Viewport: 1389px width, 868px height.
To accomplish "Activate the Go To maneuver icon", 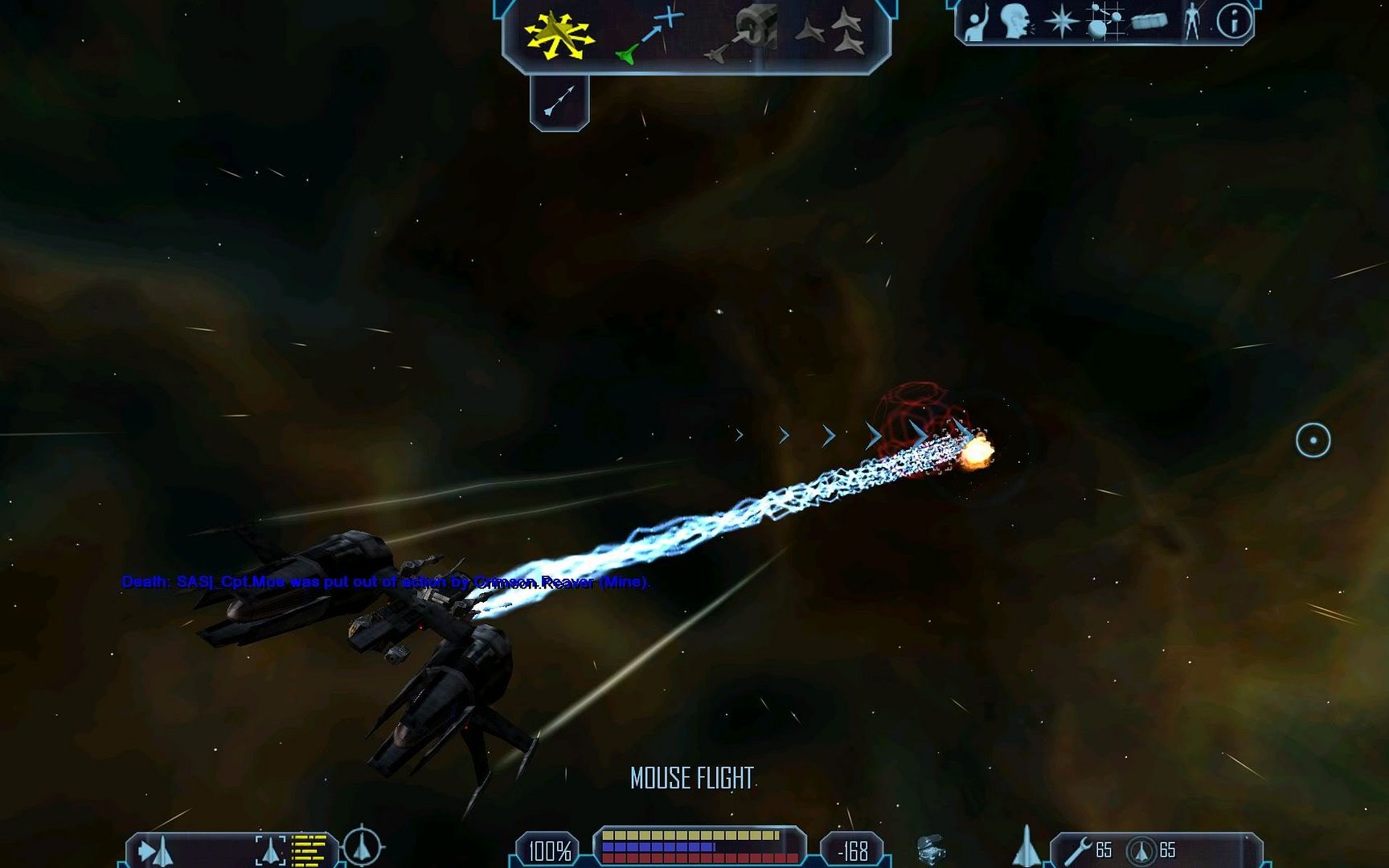I will 649,35.
